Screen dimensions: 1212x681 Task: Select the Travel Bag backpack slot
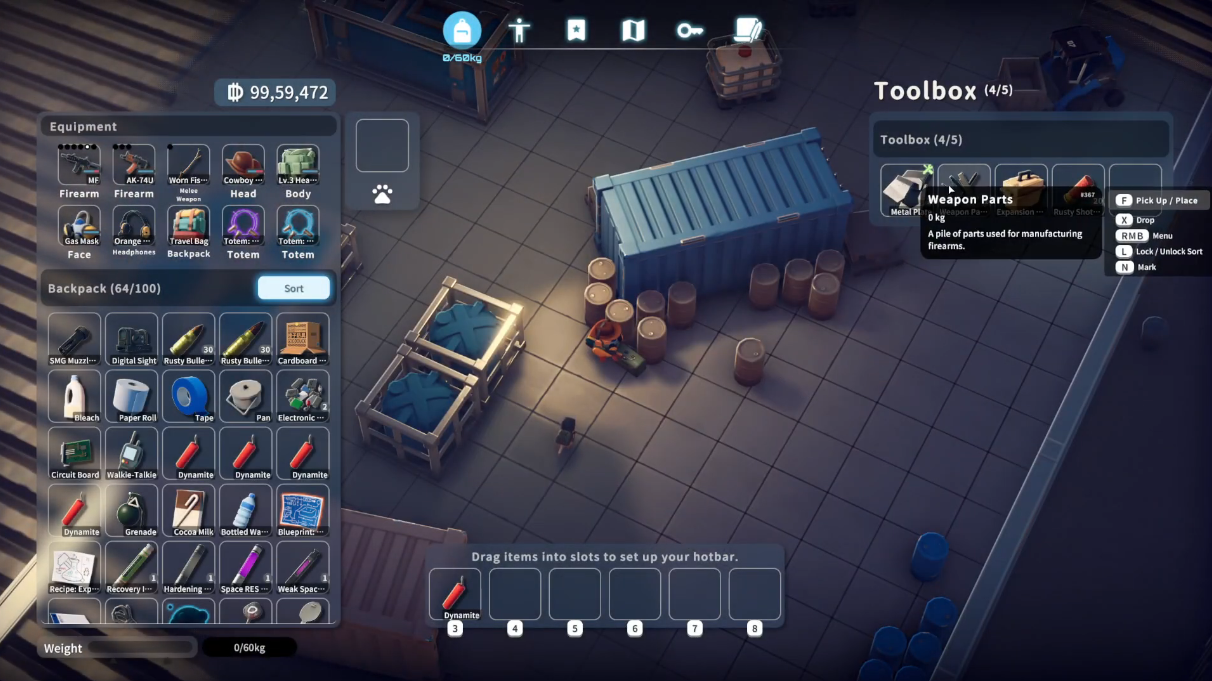point(188,228)
